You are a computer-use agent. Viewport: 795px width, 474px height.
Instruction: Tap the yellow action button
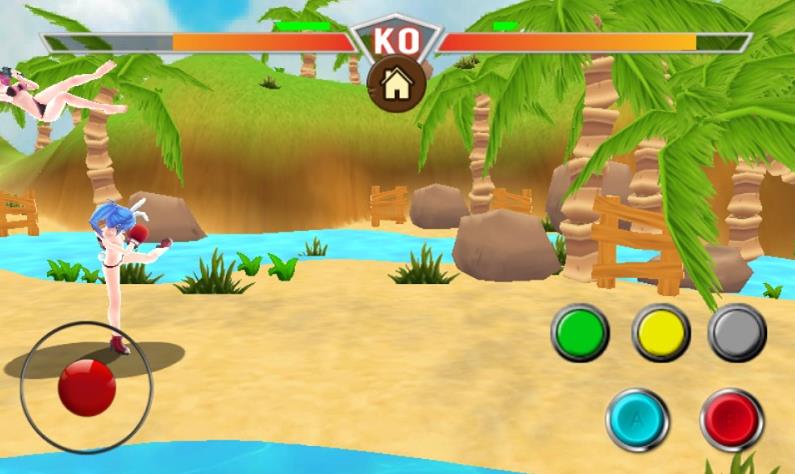click(661, 332)
